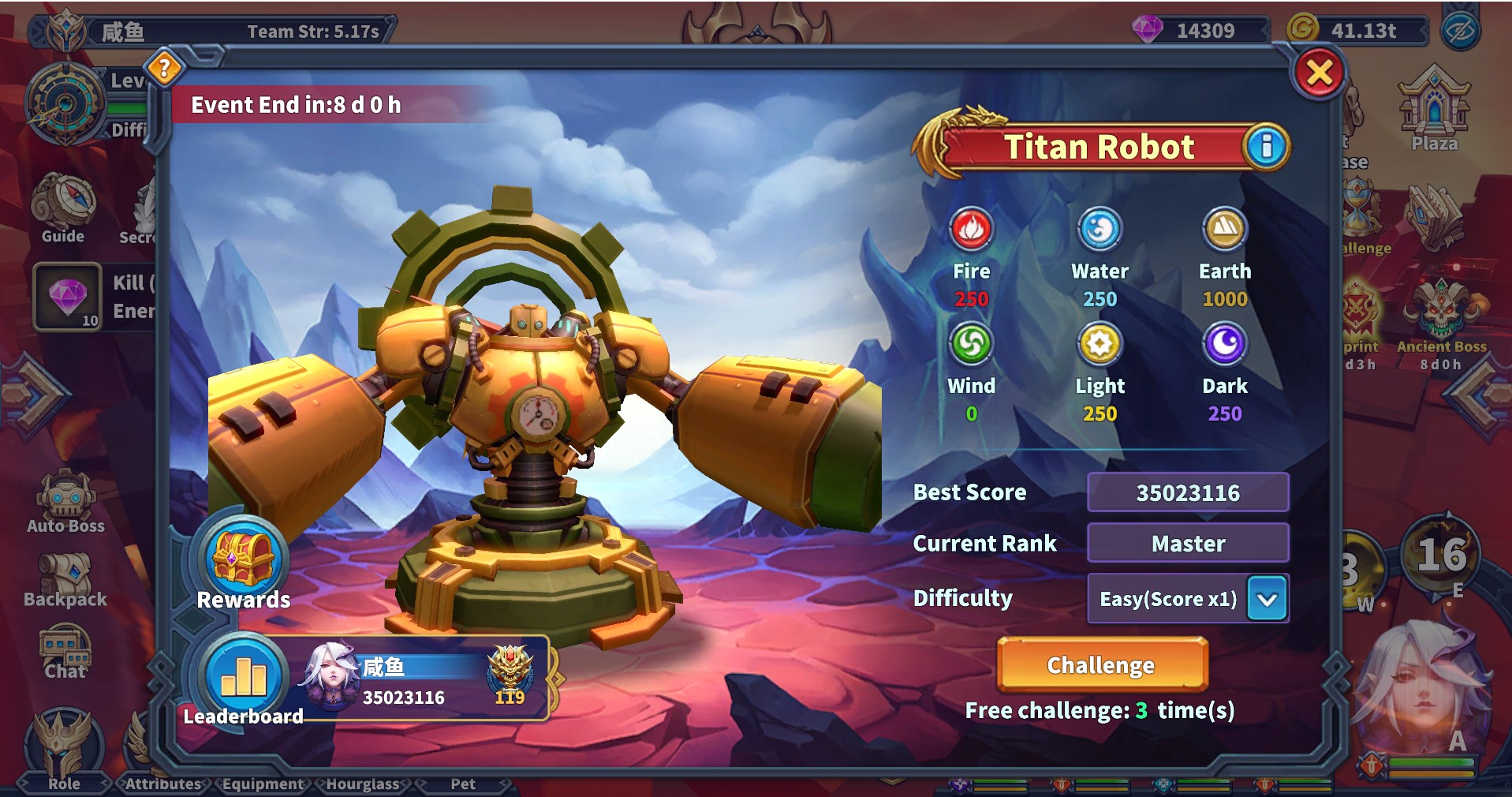The width and height of the screenshot is (1512, 797).
Task: Select the Water element icon
Action: (1099, 230)
